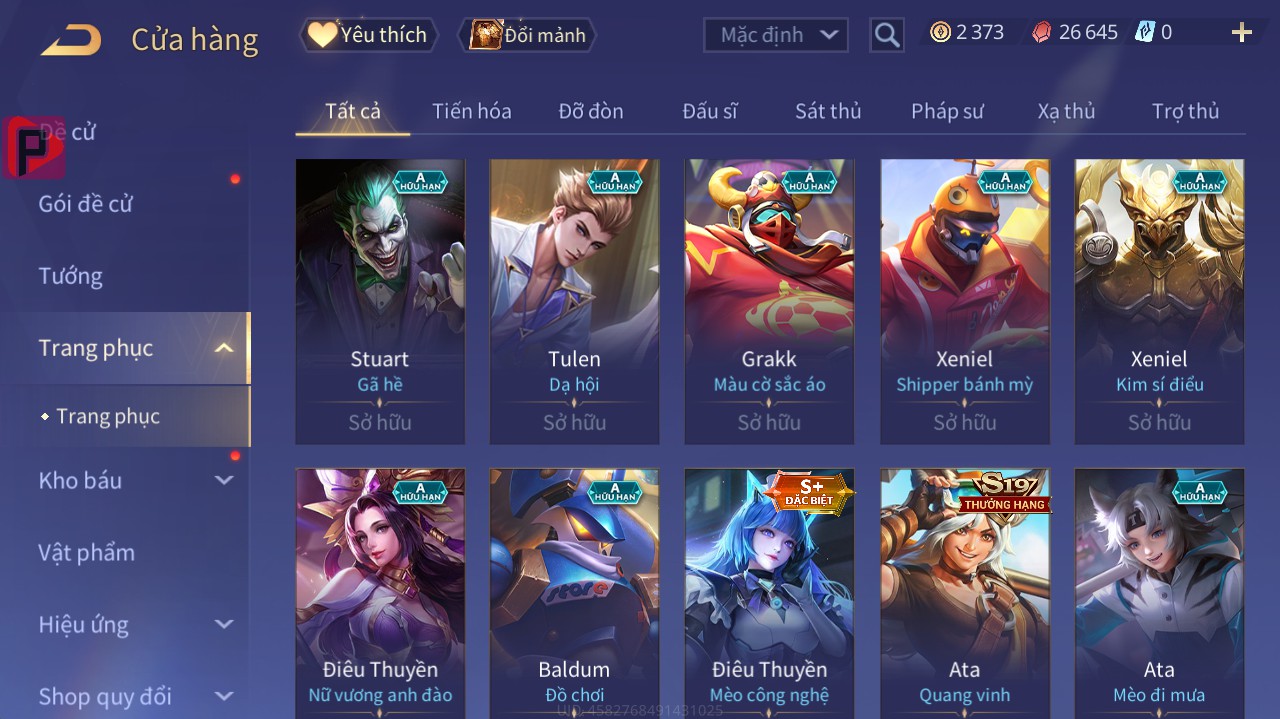Image resolution: width=1280 pixels, height=719 pixels.
Task: Click the magnifying glass search button
Action: (887, 36)
